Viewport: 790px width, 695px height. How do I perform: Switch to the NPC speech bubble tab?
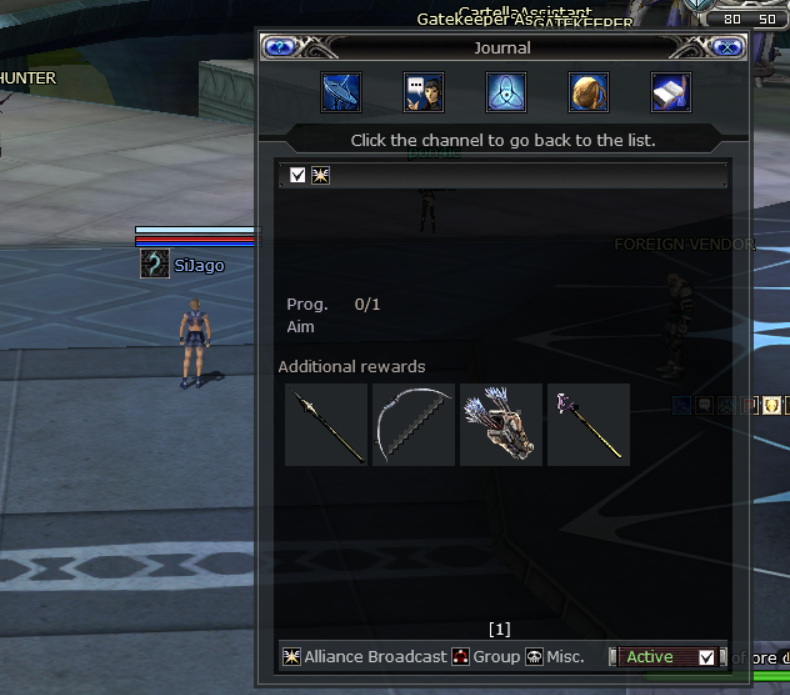point(424,93)
